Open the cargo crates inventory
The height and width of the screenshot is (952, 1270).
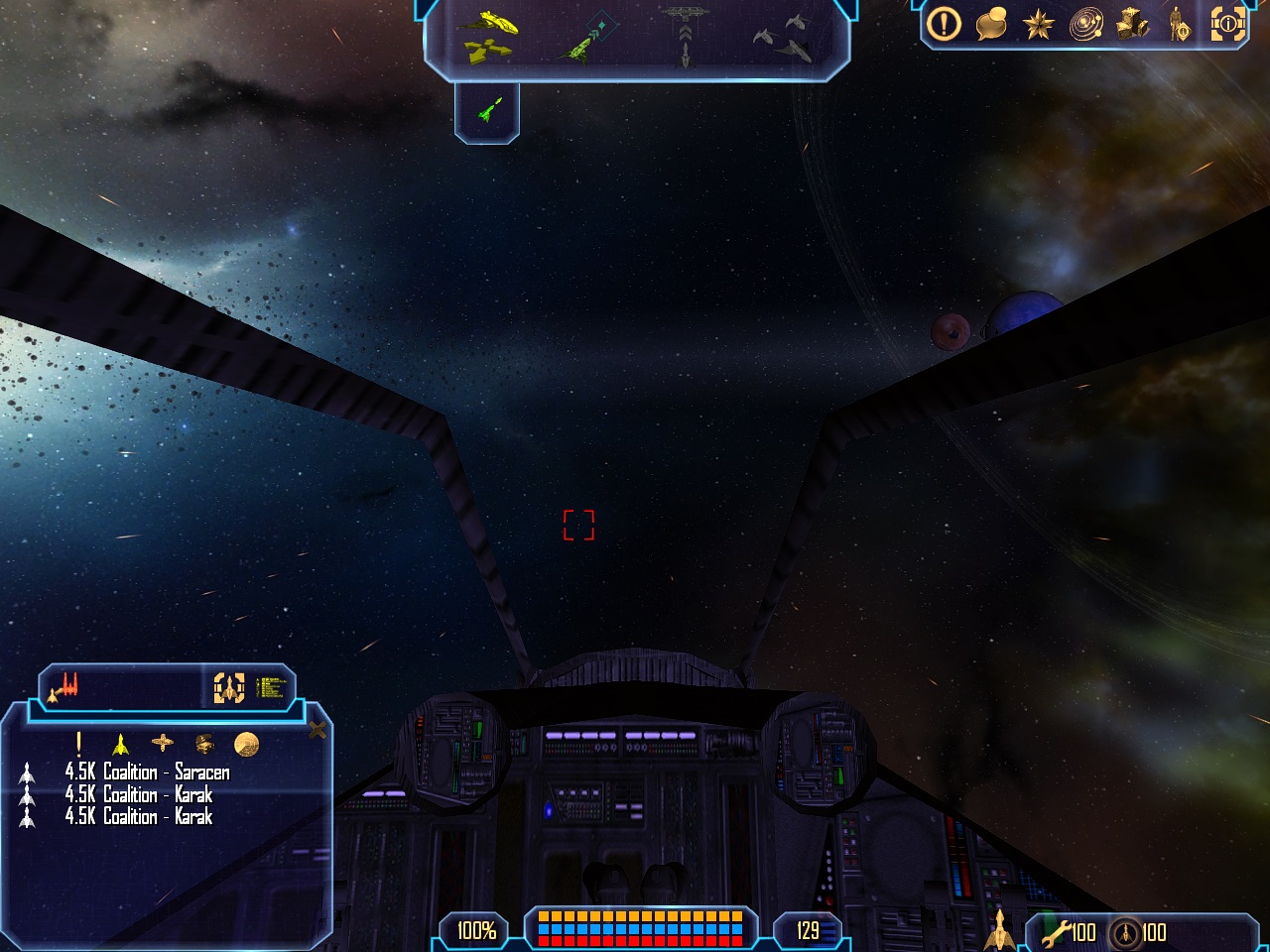1132,24
